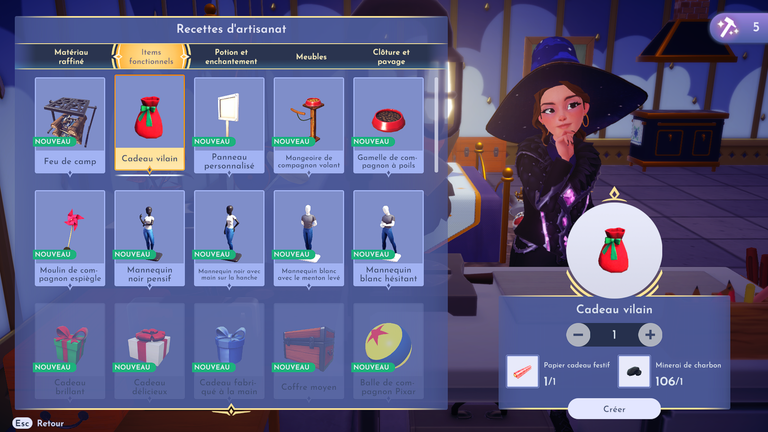Click Créer to craft Cadeau vilain
Screen dimensions: 768x432
(614, 408)
